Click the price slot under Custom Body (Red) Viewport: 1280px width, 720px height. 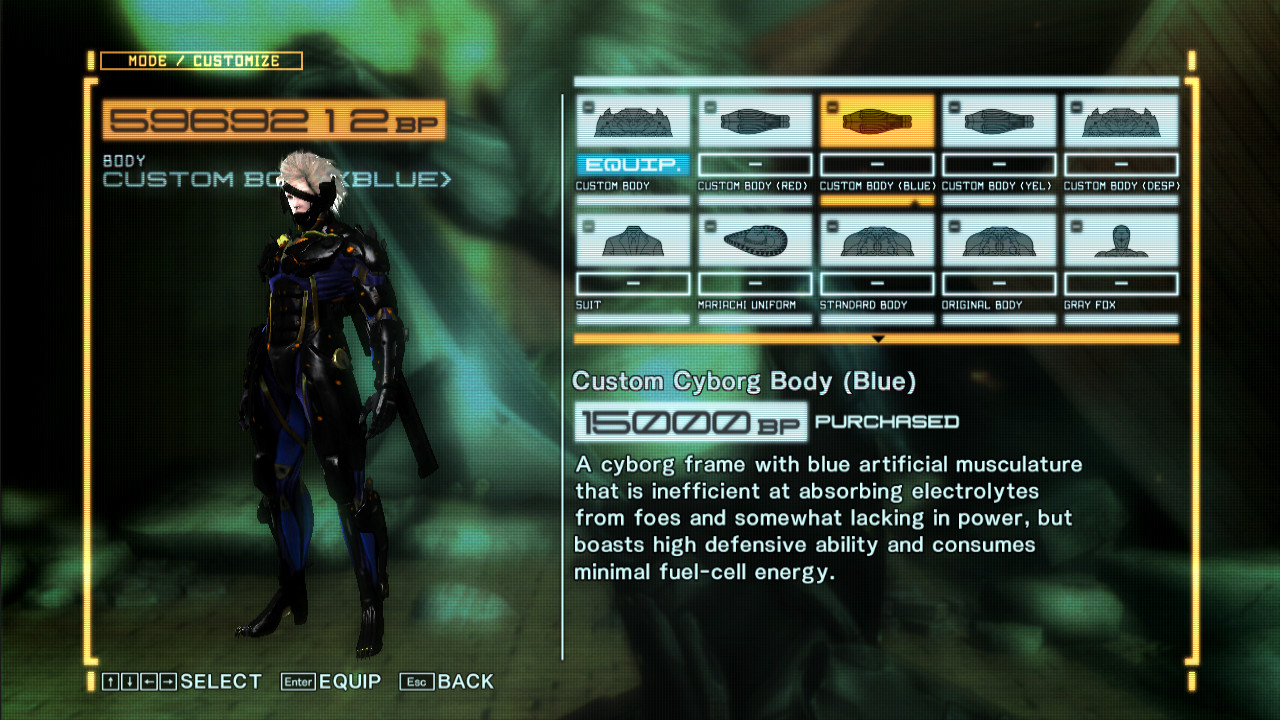[x=754, y=164]
